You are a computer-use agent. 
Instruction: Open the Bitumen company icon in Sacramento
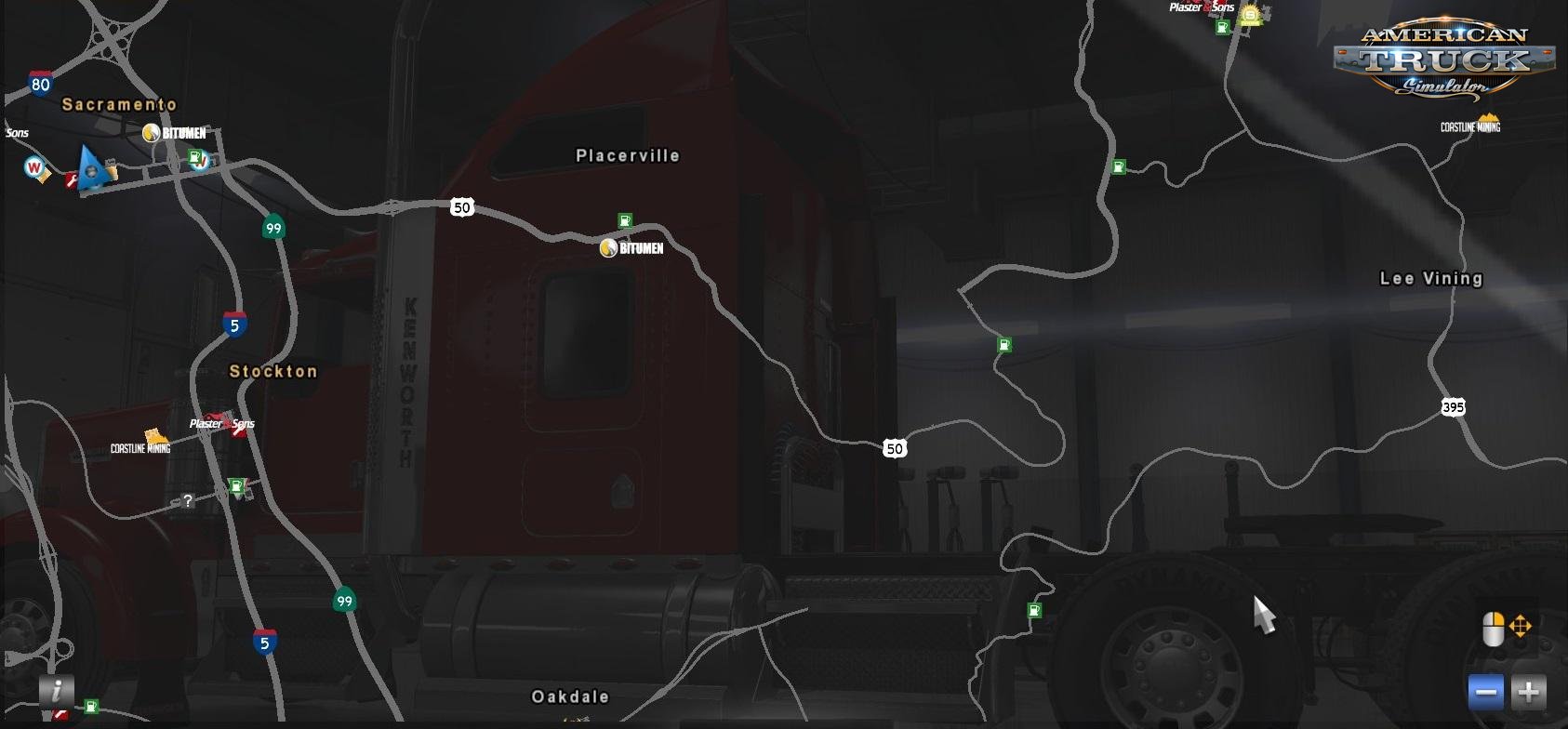[x=152, y=132]
